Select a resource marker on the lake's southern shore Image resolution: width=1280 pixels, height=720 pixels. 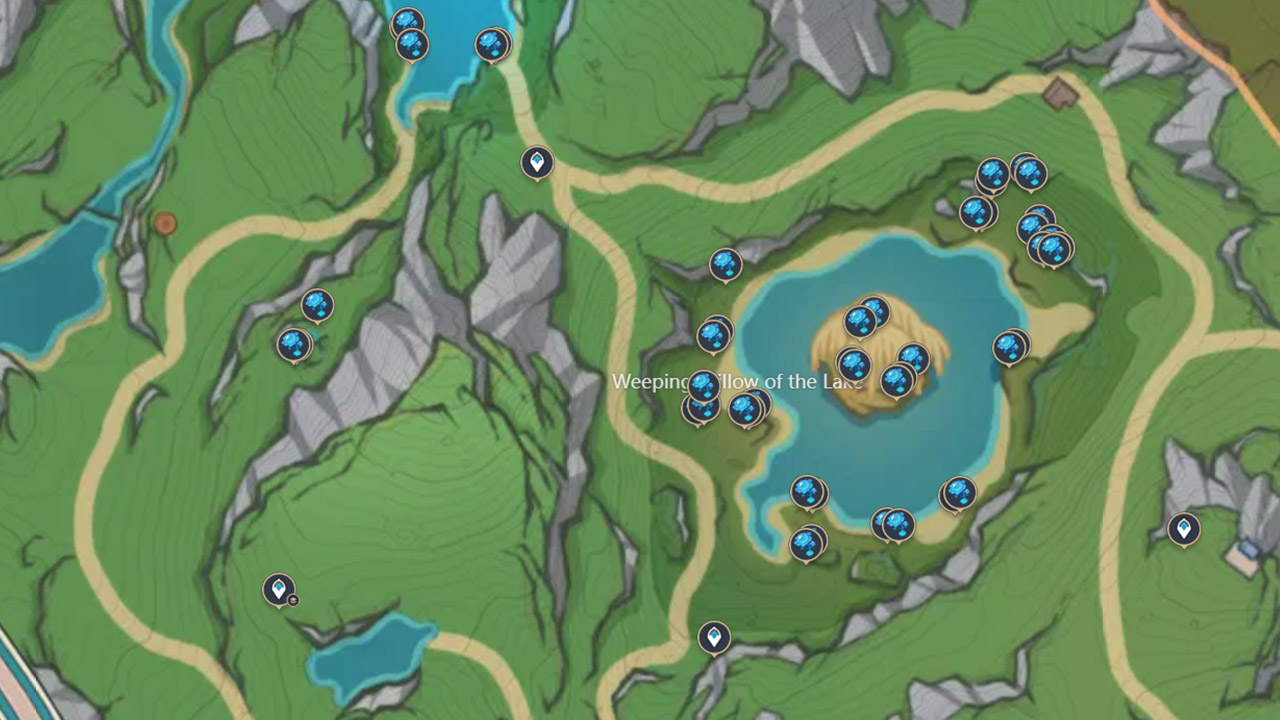pos(806,490)
